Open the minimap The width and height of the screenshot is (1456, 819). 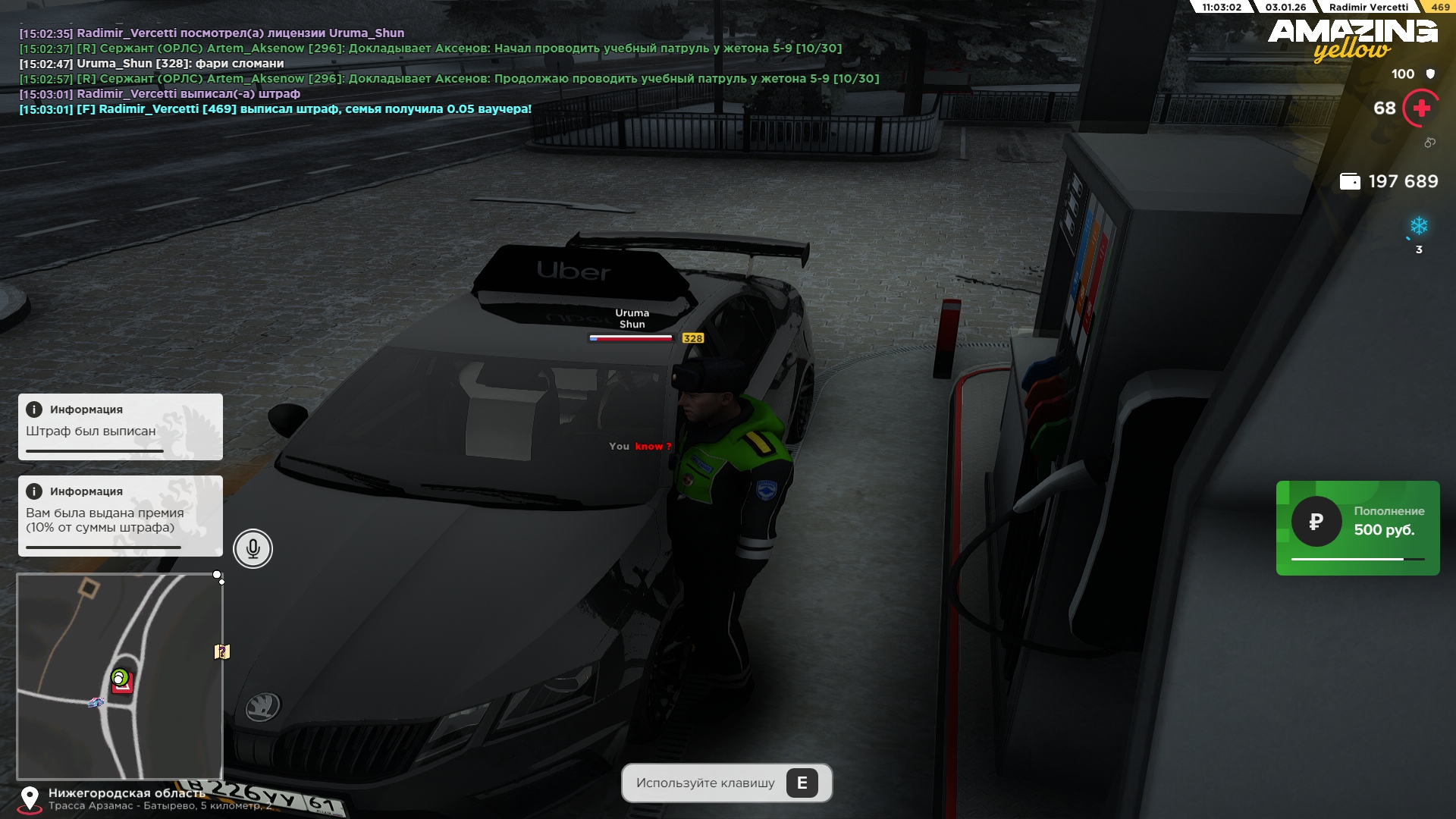point(120,675)
